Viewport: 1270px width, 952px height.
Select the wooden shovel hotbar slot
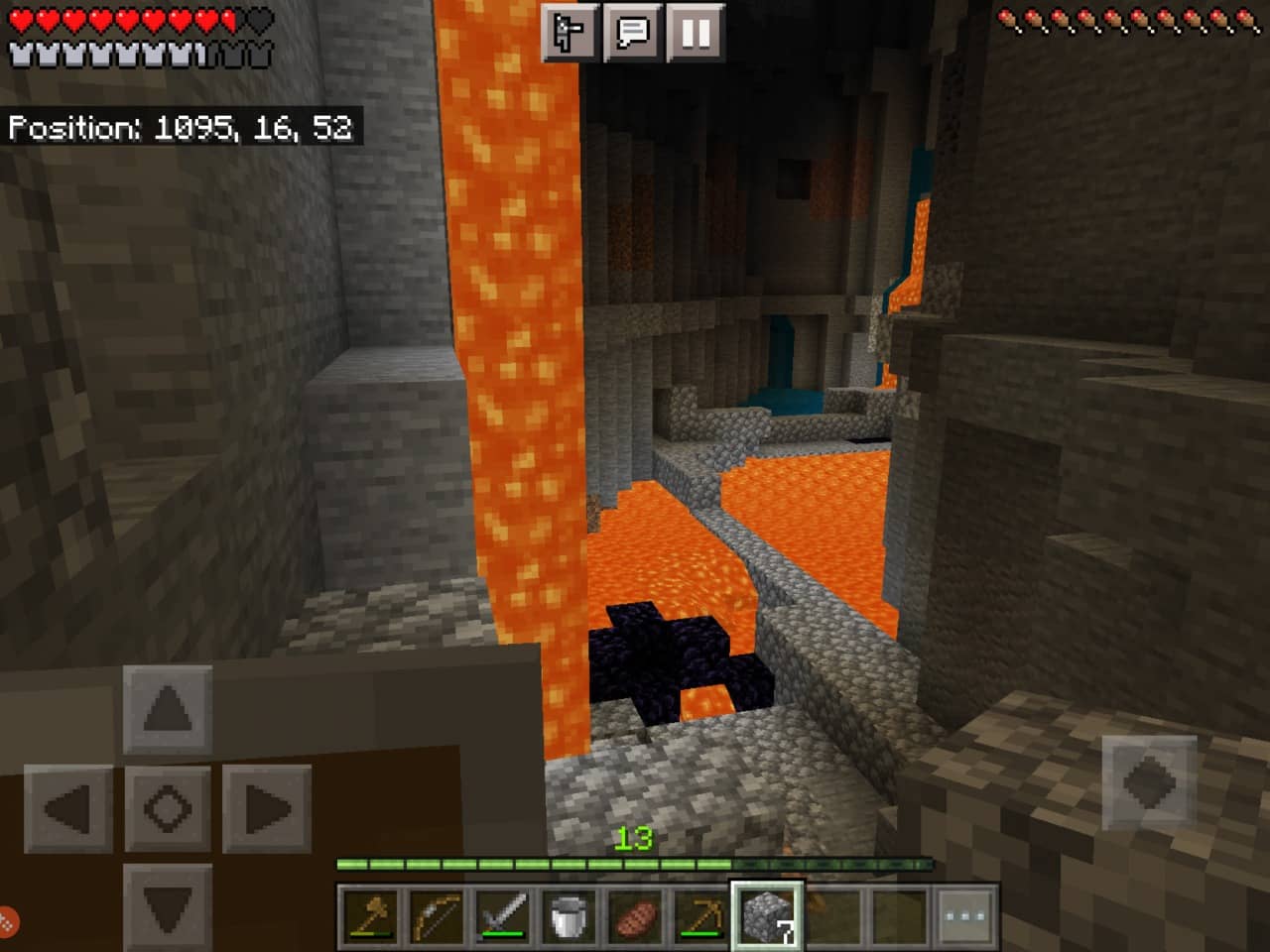point(370,914)
